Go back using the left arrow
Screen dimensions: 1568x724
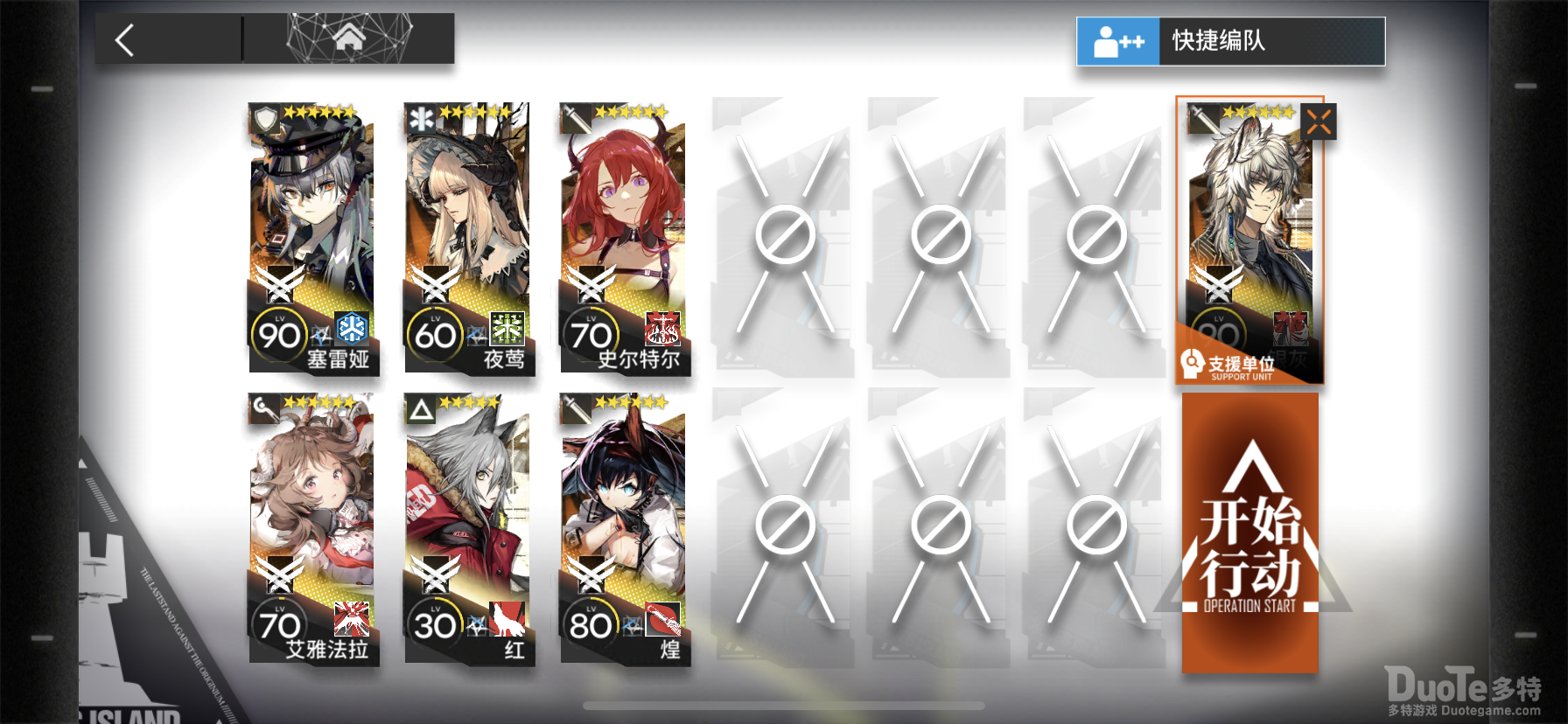coord(125,40)
